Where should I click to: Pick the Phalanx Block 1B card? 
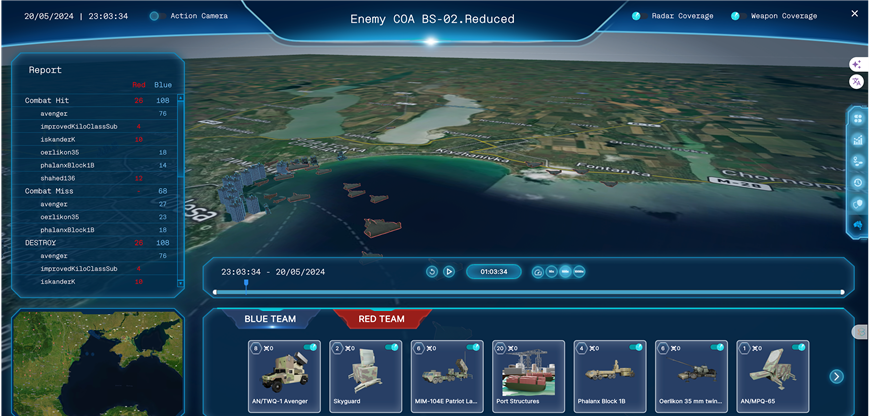(610, 377)
